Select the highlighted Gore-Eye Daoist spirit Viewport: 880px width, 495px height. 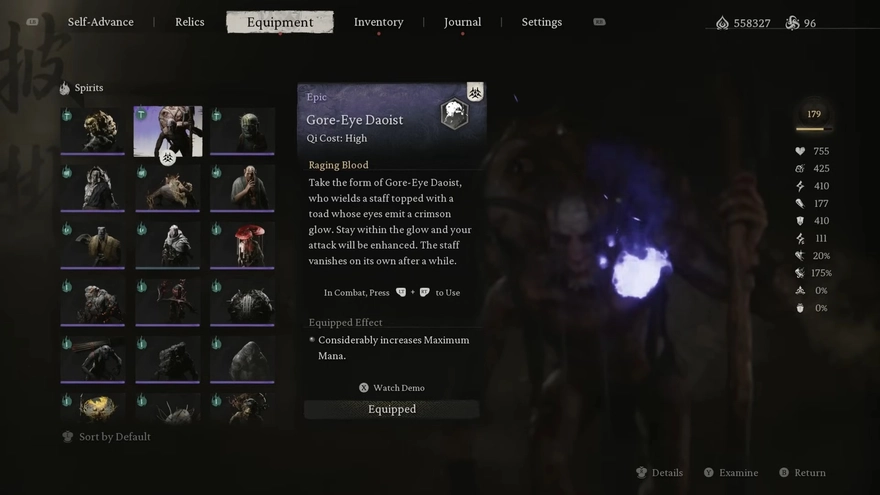click(168, 131)
